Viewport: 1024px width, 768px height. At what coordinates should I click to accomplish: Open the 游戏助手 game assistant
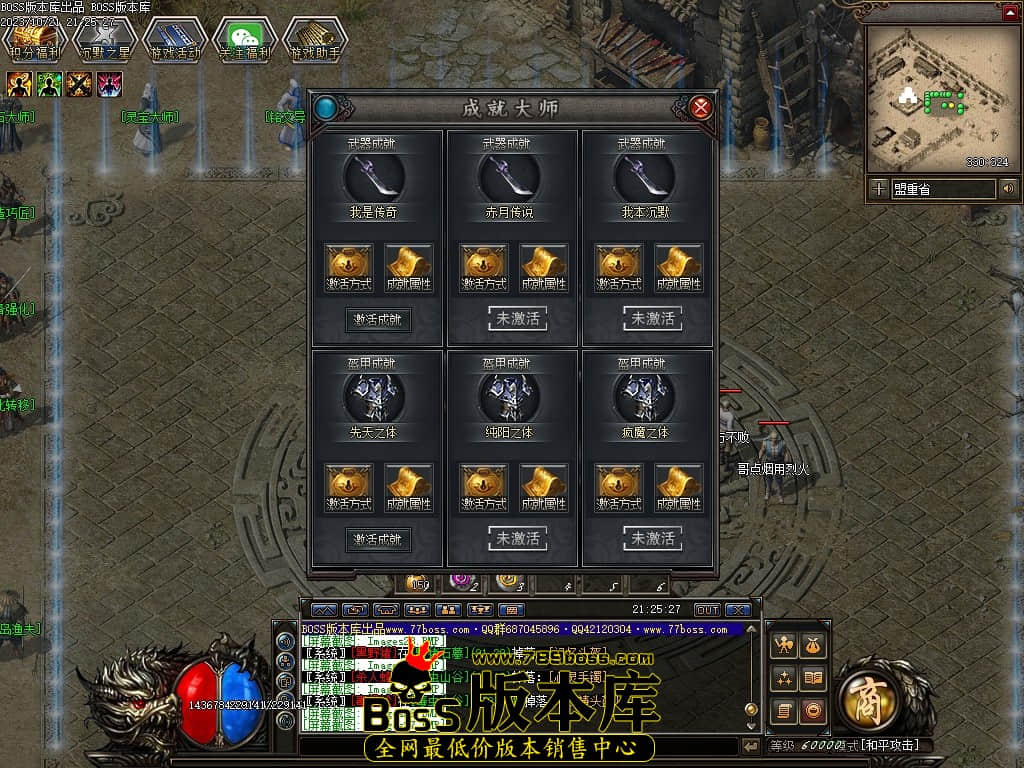[314, 40]
